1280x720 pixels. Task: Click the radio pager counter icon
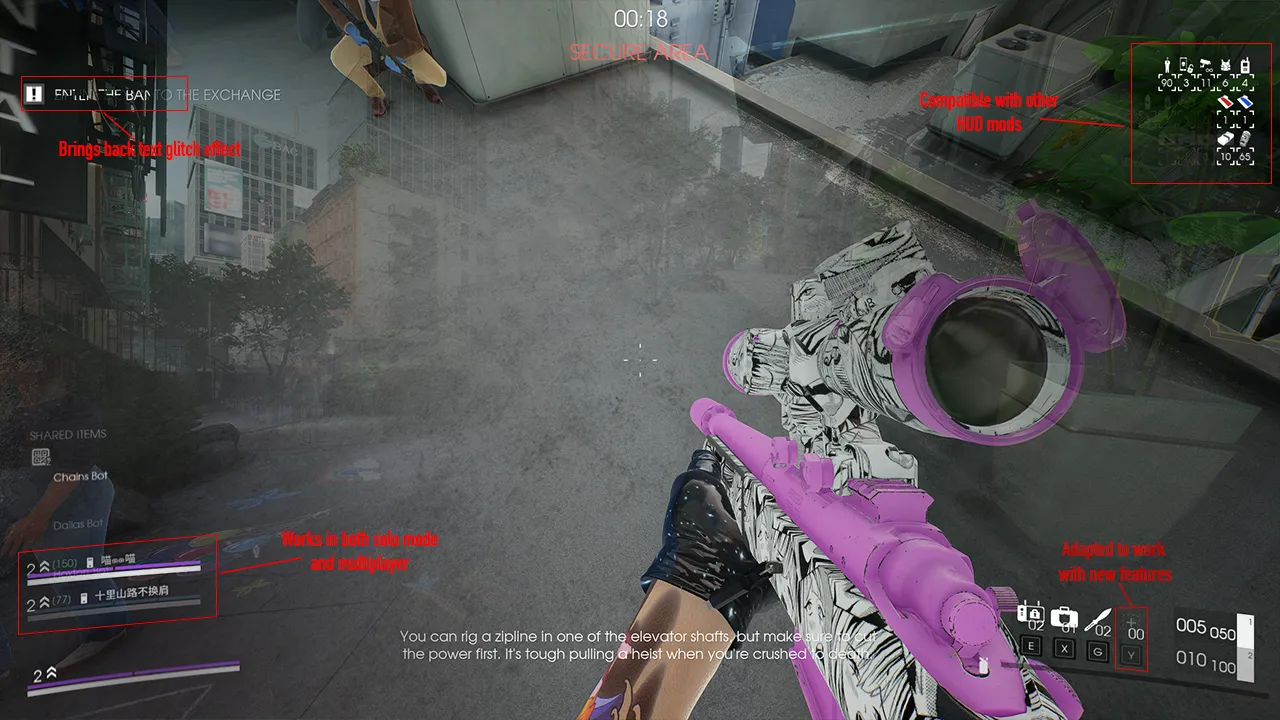click(1246, 67)
